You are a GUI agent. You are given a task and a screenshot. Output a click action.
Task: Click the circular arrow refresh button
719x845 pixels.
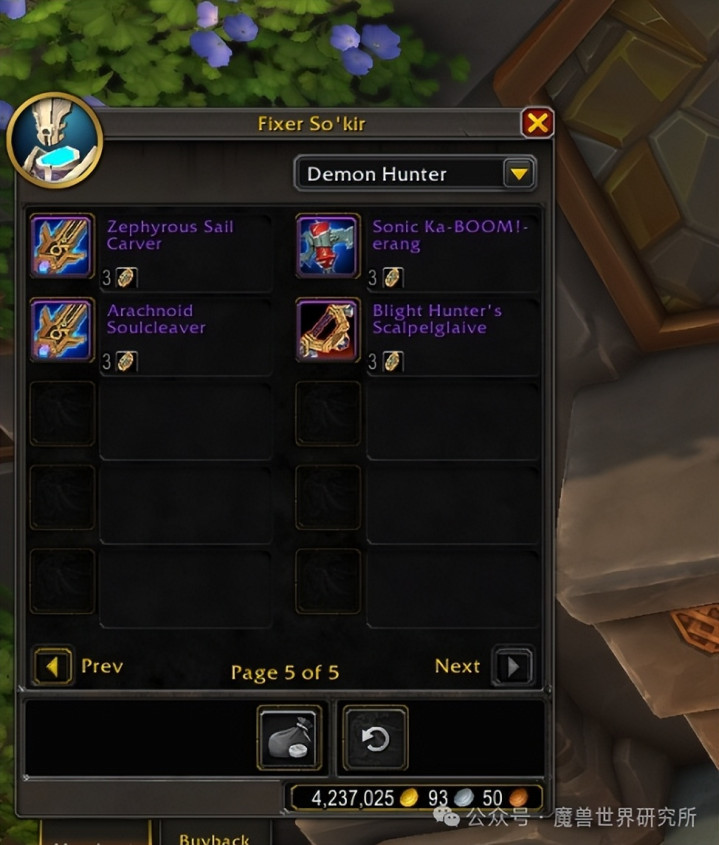pos(376,739)
